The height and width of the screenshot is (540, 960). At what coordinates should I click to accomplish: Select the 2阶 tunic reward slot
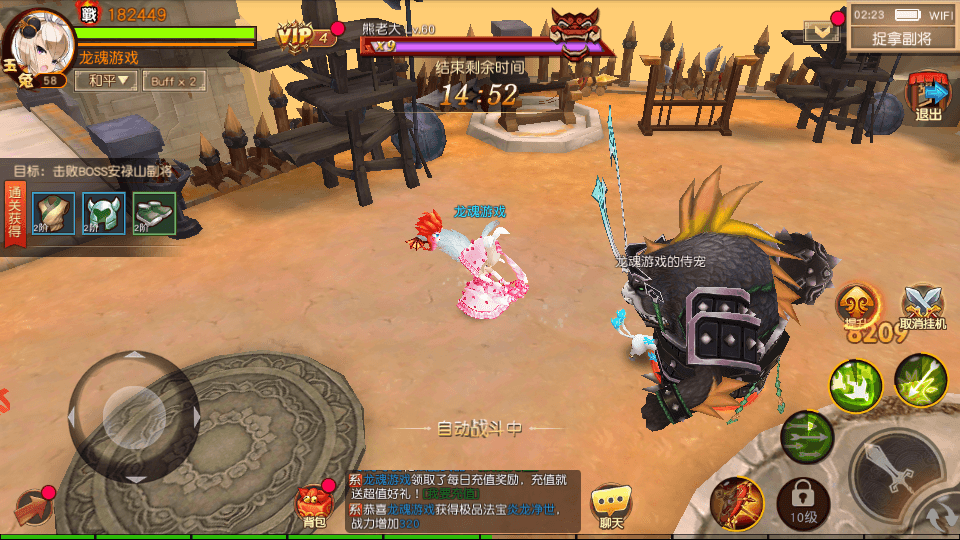click(51, 213)
